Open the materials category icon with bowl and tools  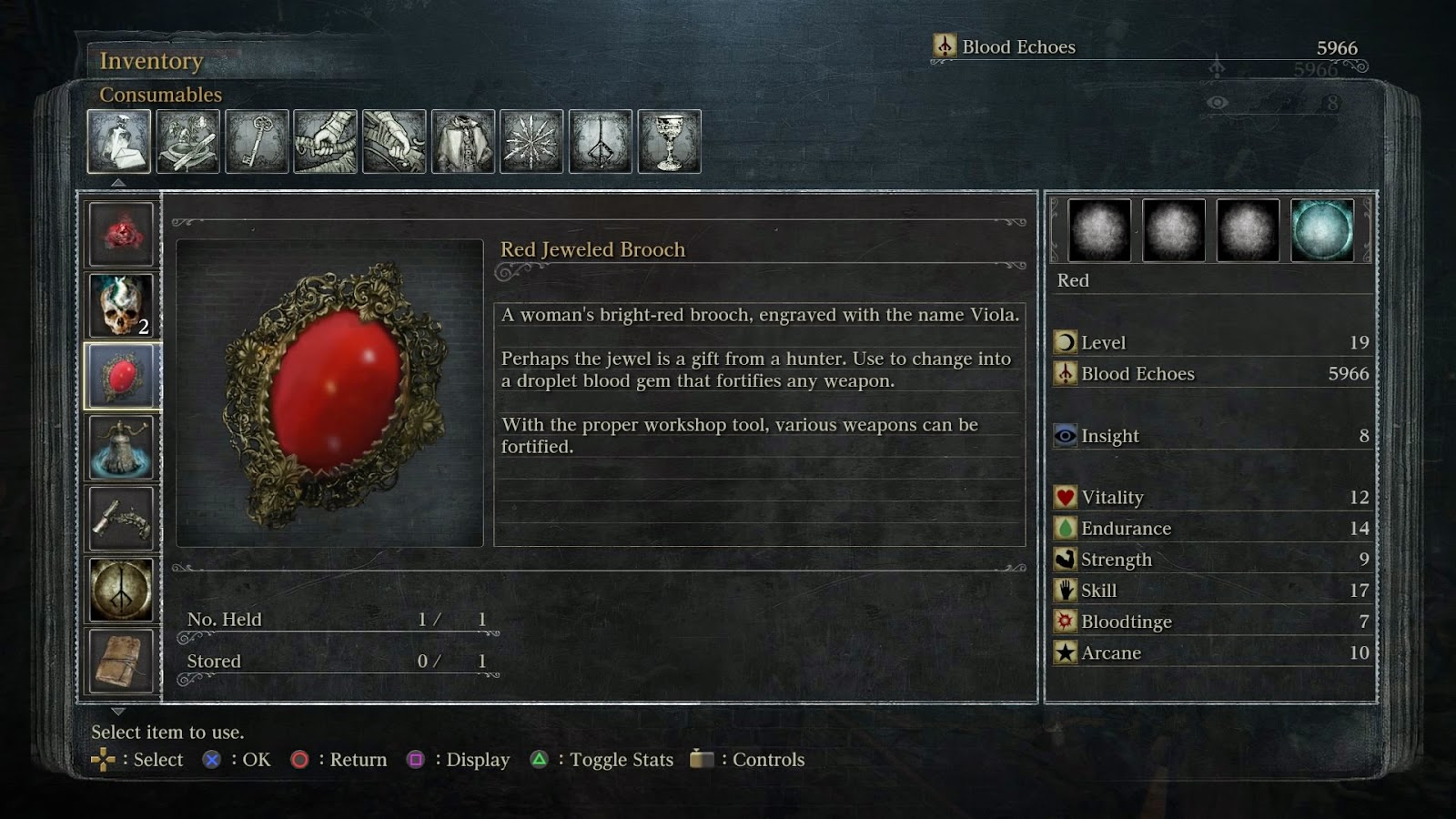pyautogui.click(x=186, y=141)
